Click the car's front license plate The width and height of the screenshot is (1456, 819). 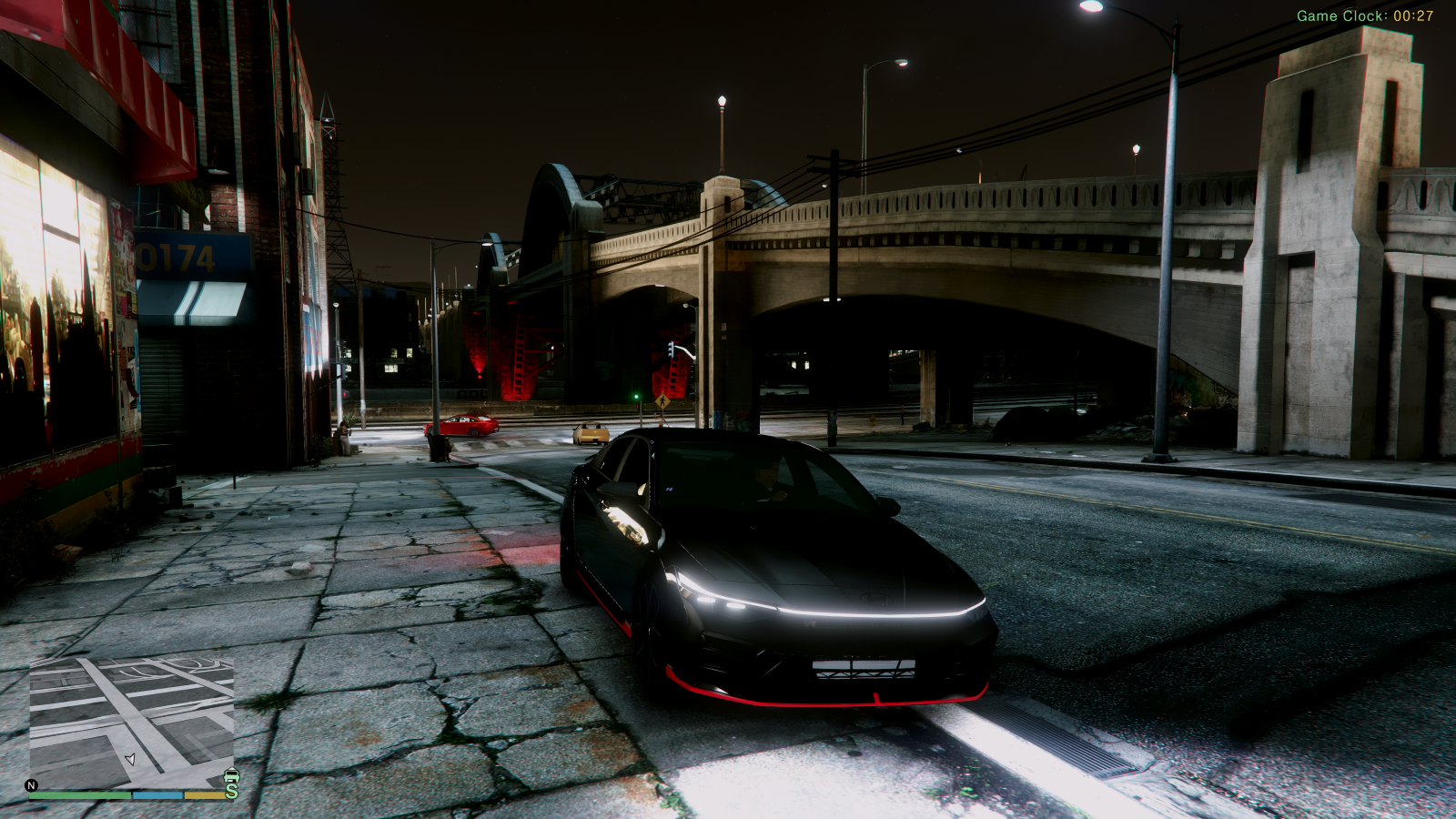pyautogui.click(x=863, y=669)
